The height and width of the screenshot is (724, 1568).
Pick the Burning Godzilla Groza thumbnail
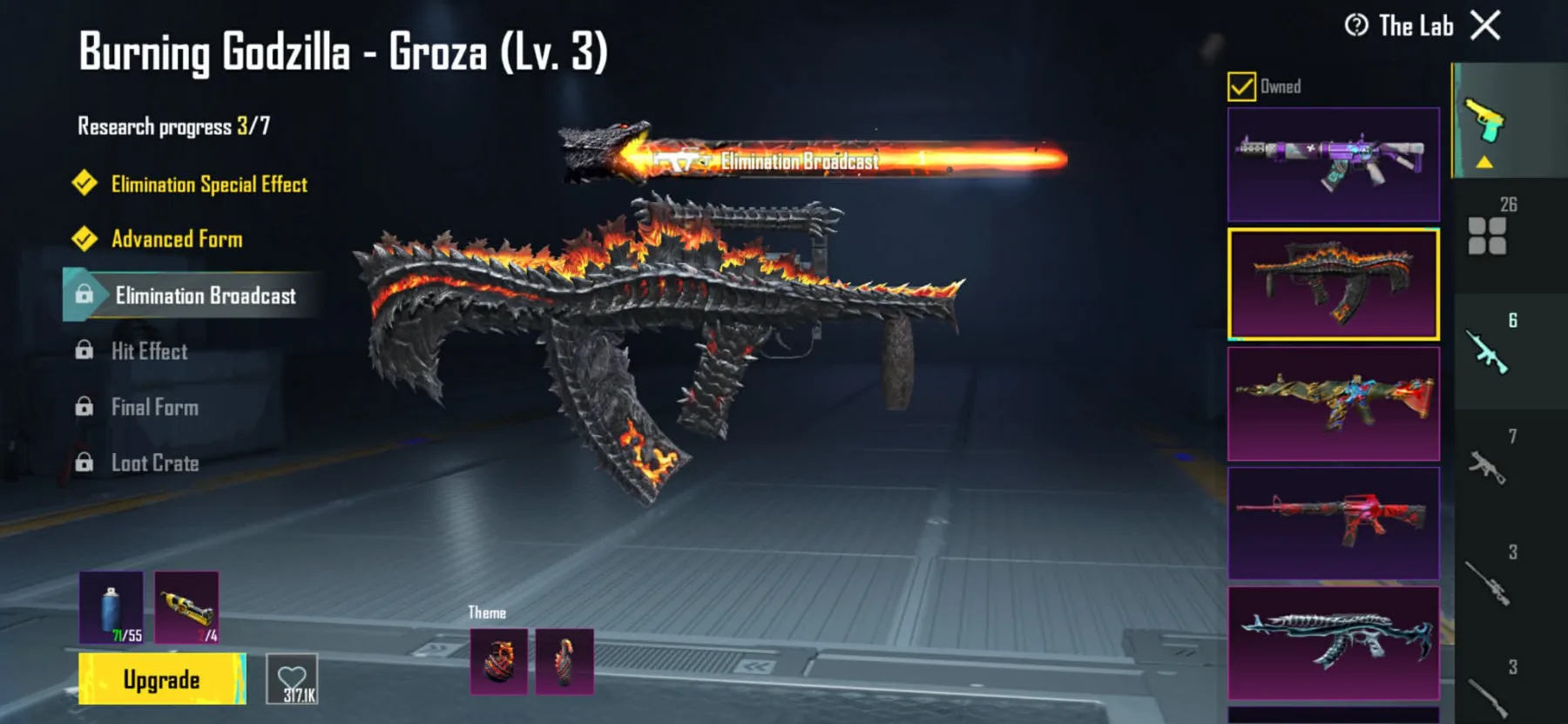[x=1333, y=284]
